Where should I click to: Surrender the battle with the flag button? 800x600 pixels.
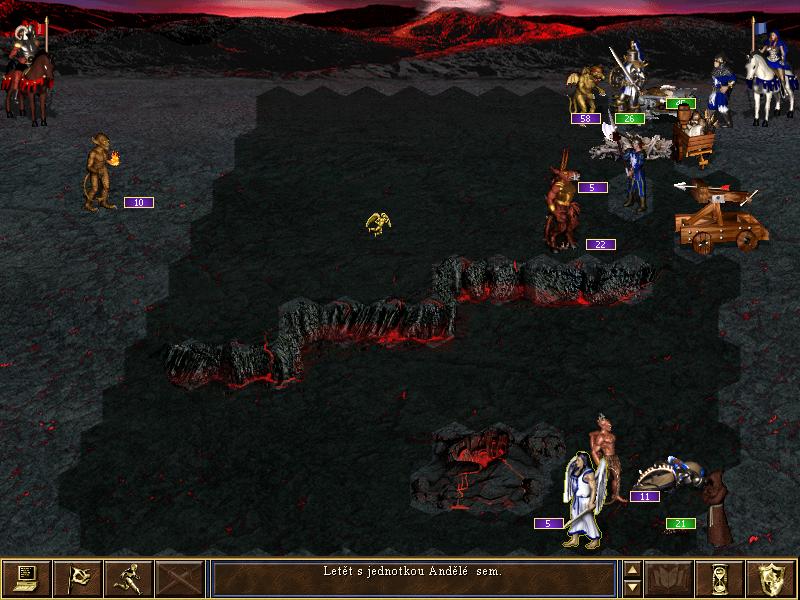(x=78, y=578)
